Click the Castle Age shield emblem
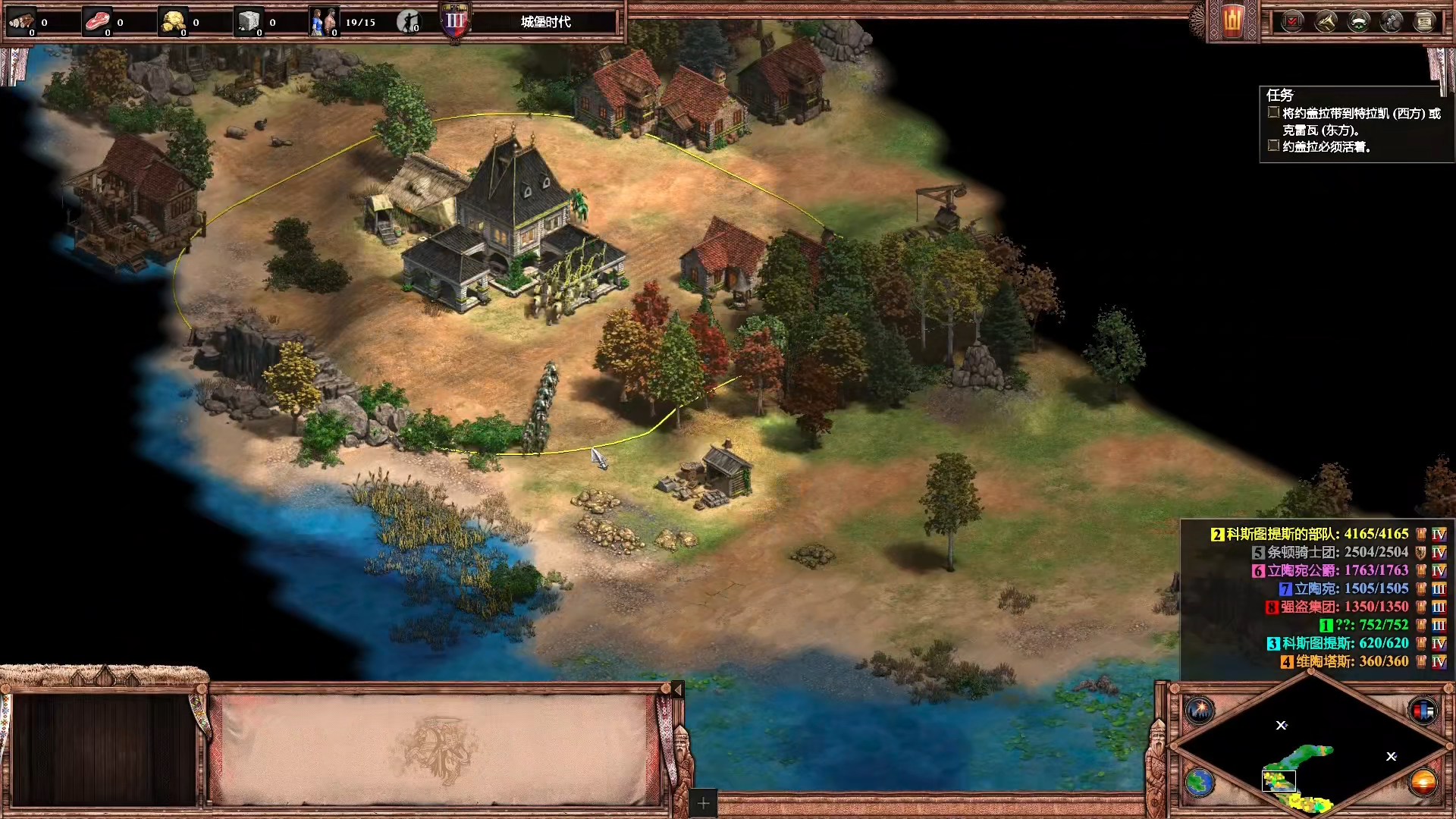The height and width of the screenshot is (819, 1456). 455,20
